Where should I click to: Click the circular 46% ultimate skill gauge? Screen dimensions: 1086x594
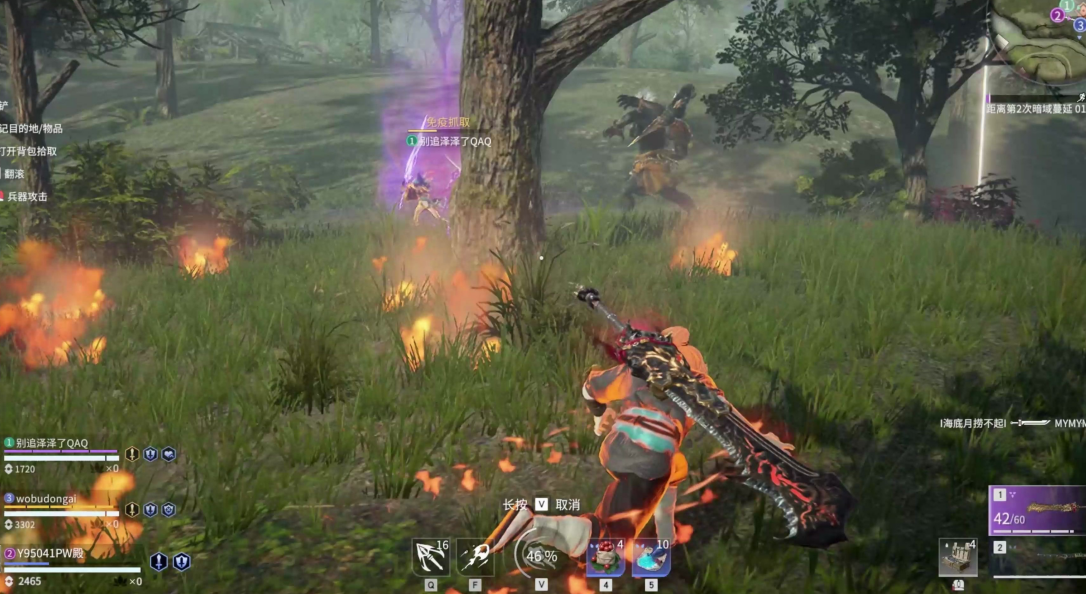tap(540, 555)
